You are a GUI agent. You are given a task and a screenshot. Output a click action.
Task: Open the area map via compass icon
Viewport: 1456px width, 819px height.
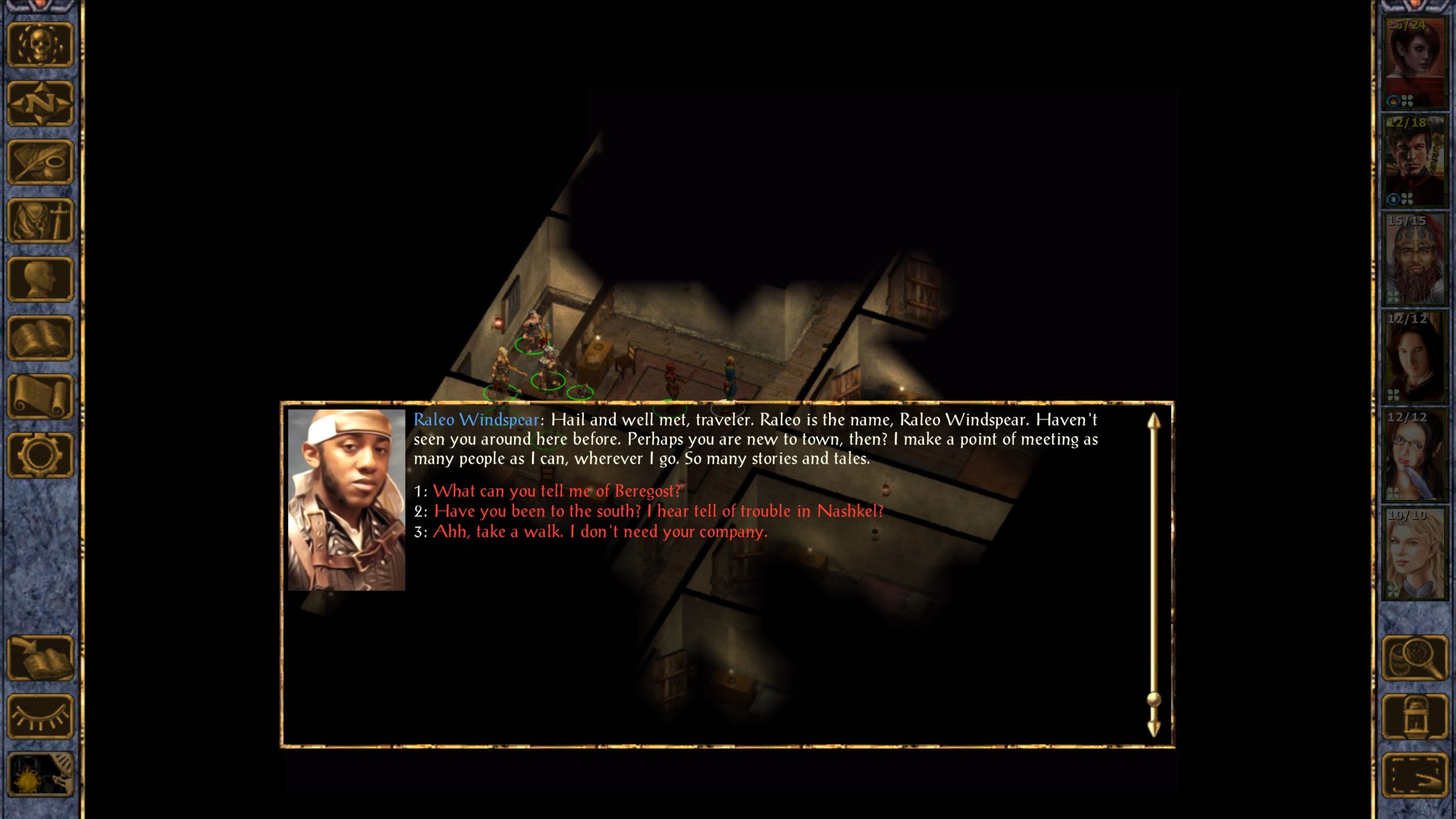click(x=40, y=104)
